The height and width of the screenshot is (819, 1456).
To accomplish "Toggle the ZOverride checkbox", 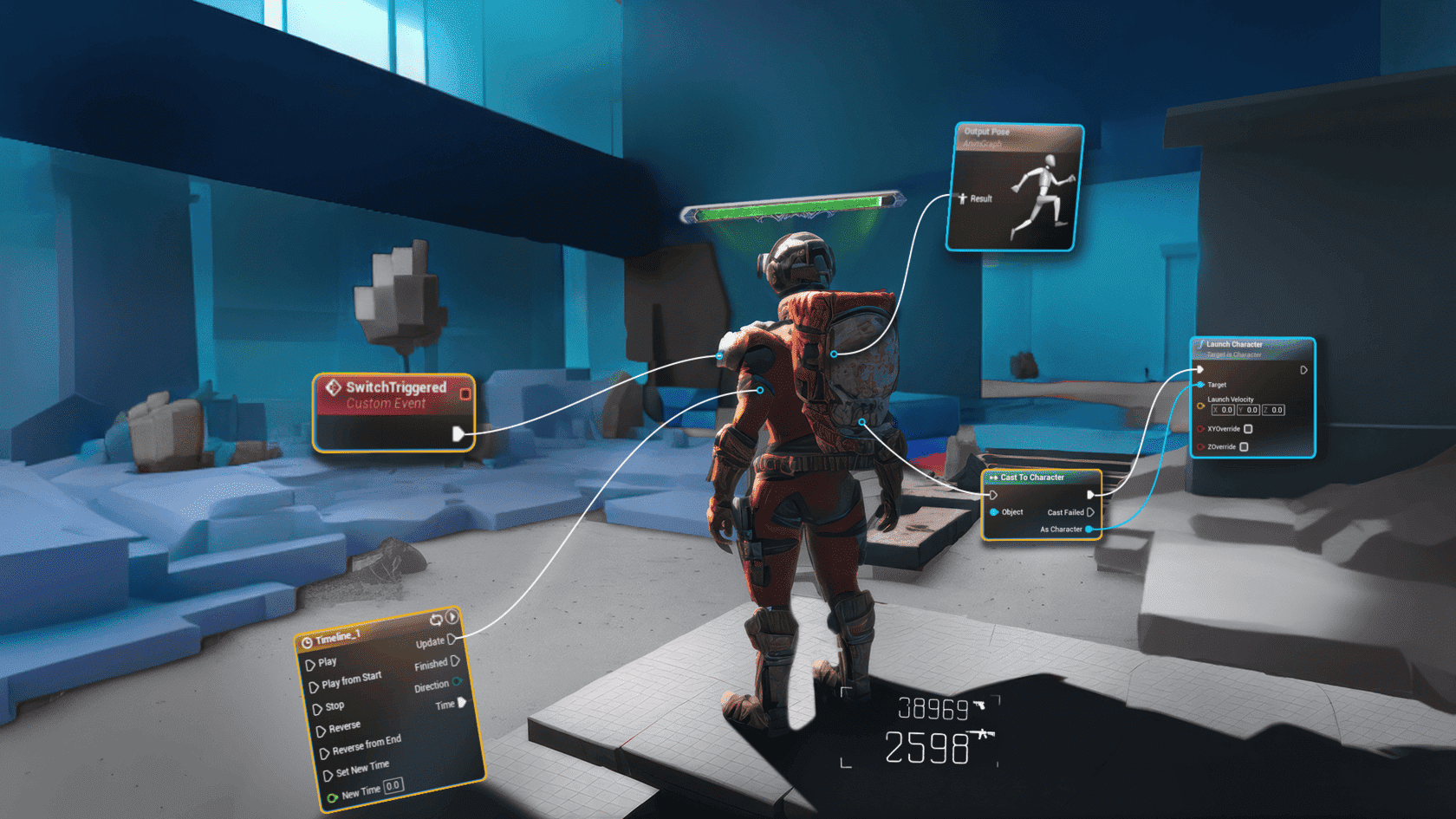I will point(1244,447).
